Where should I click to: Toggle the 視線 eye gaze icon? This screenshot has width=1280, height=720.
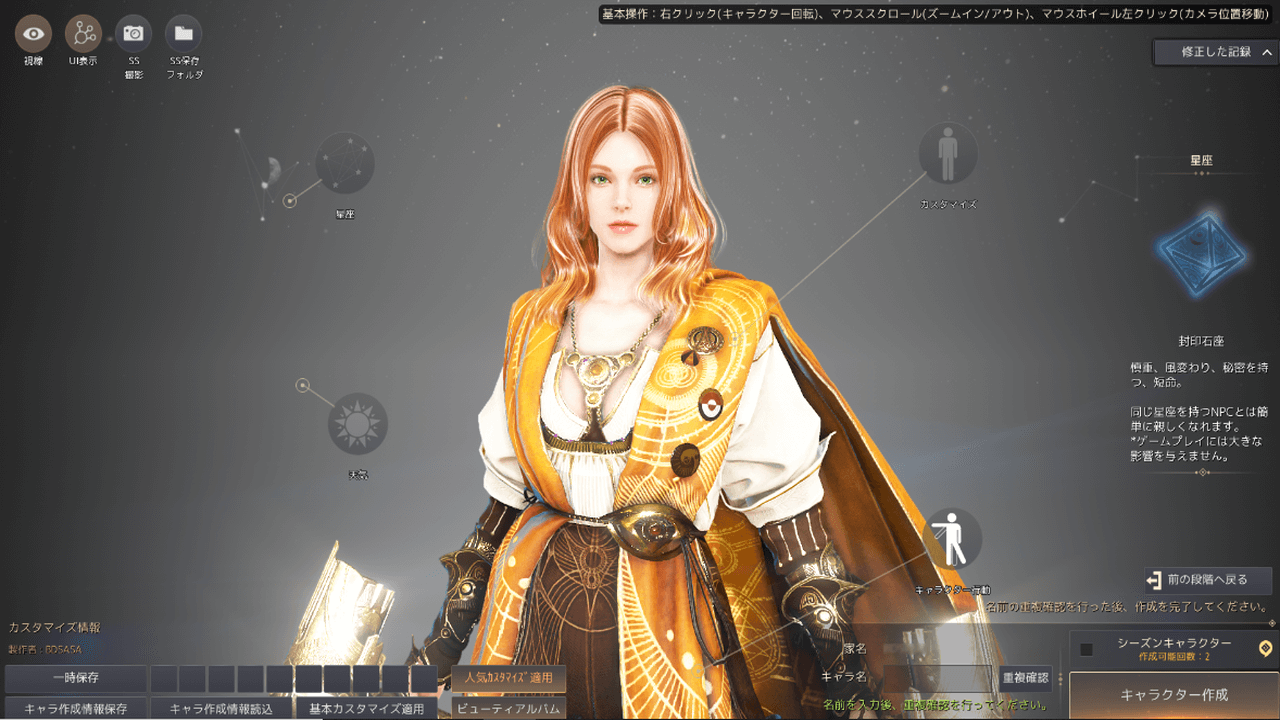[34, 34]
